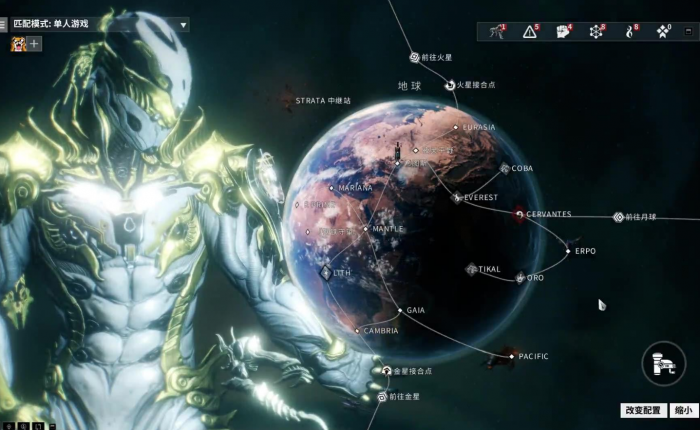Image resolution: width=700 pixels, height=430 pixels.
Task: Click the 改变配置 loadout button
Action: point(642,410)
